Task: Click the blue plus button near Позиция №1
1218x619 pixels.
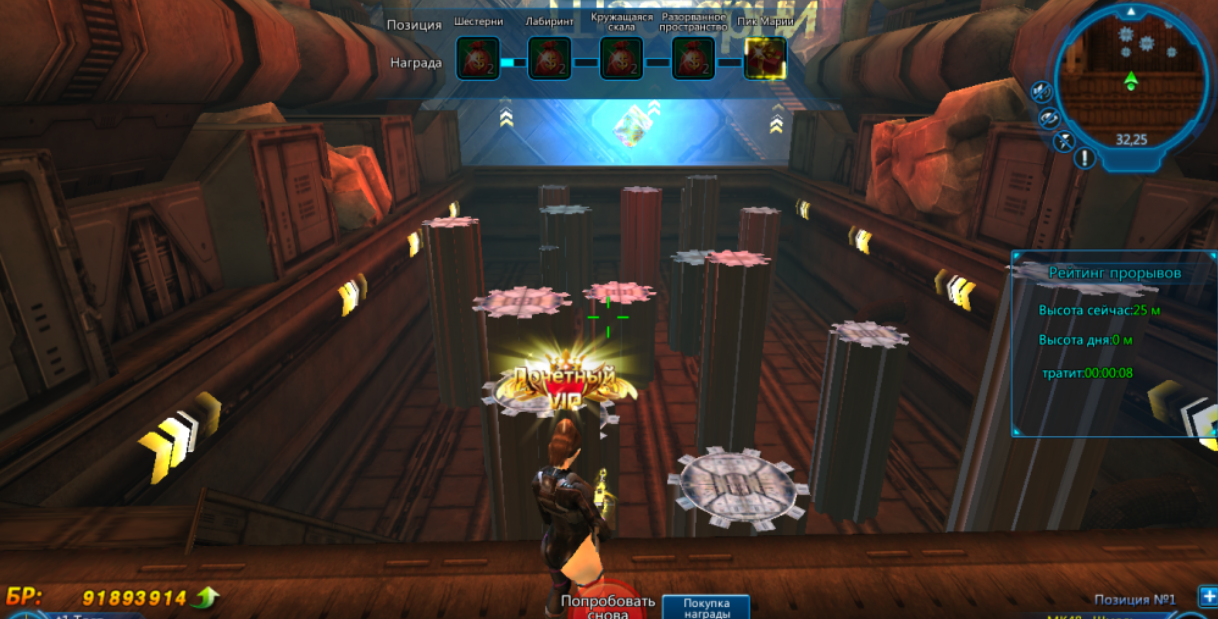Action: click(x=1207, y=597)
